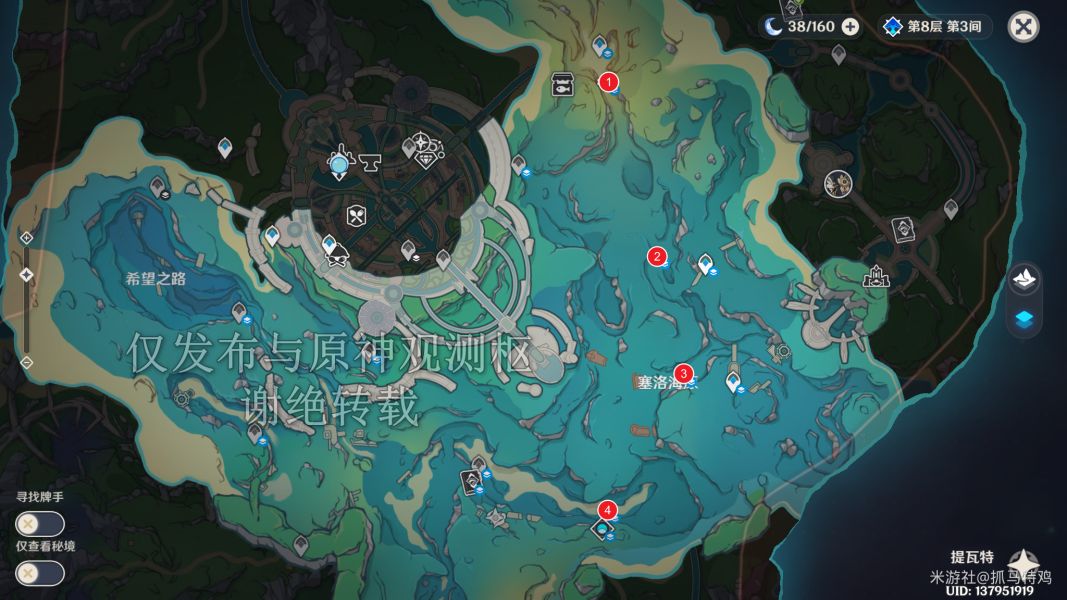Zoom in the map with the plus button
This screenshot has width=1067, height=600.
pos(27,237)
